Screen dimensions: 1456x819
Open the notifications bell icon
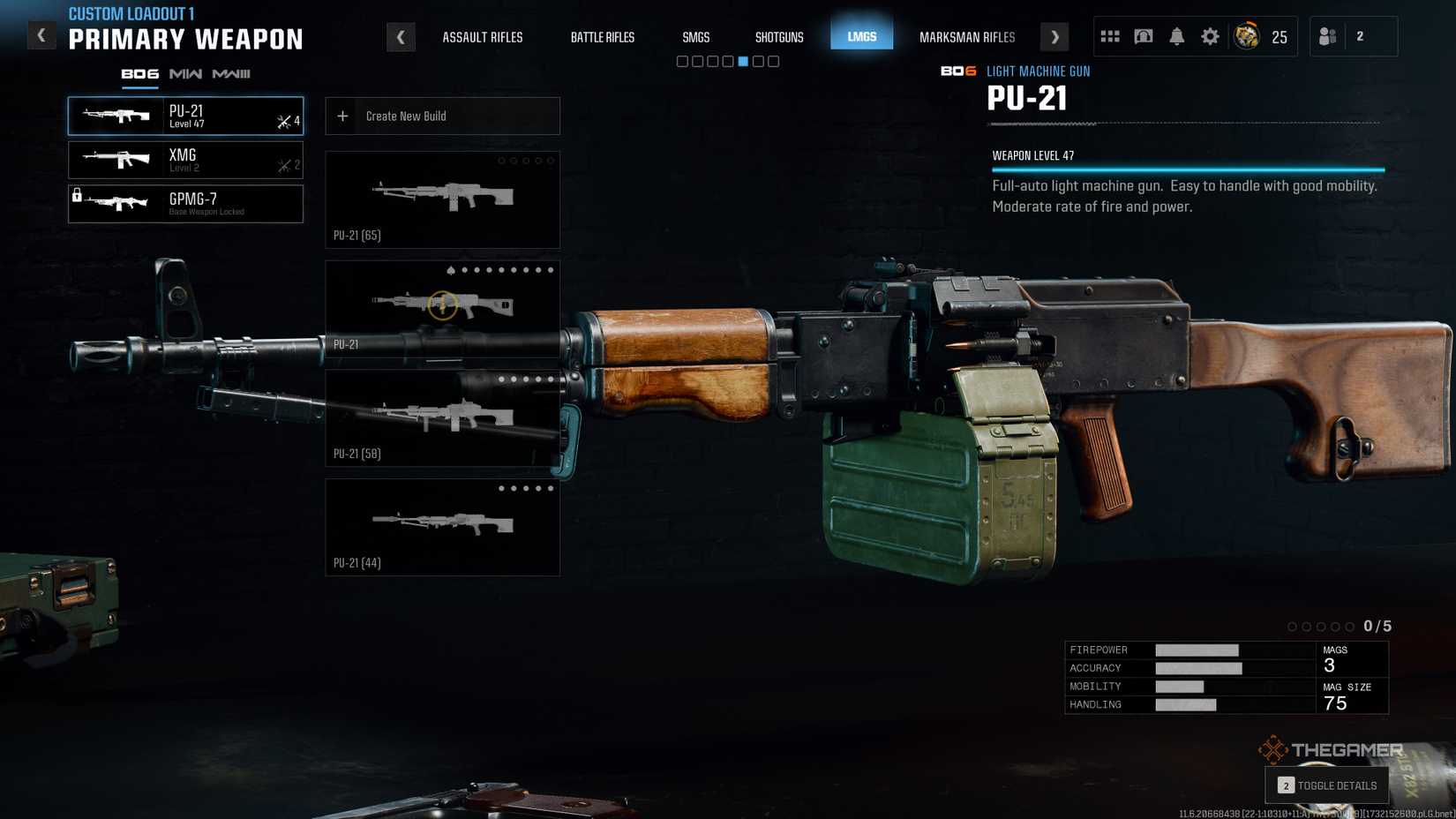tap(1177, 36)
